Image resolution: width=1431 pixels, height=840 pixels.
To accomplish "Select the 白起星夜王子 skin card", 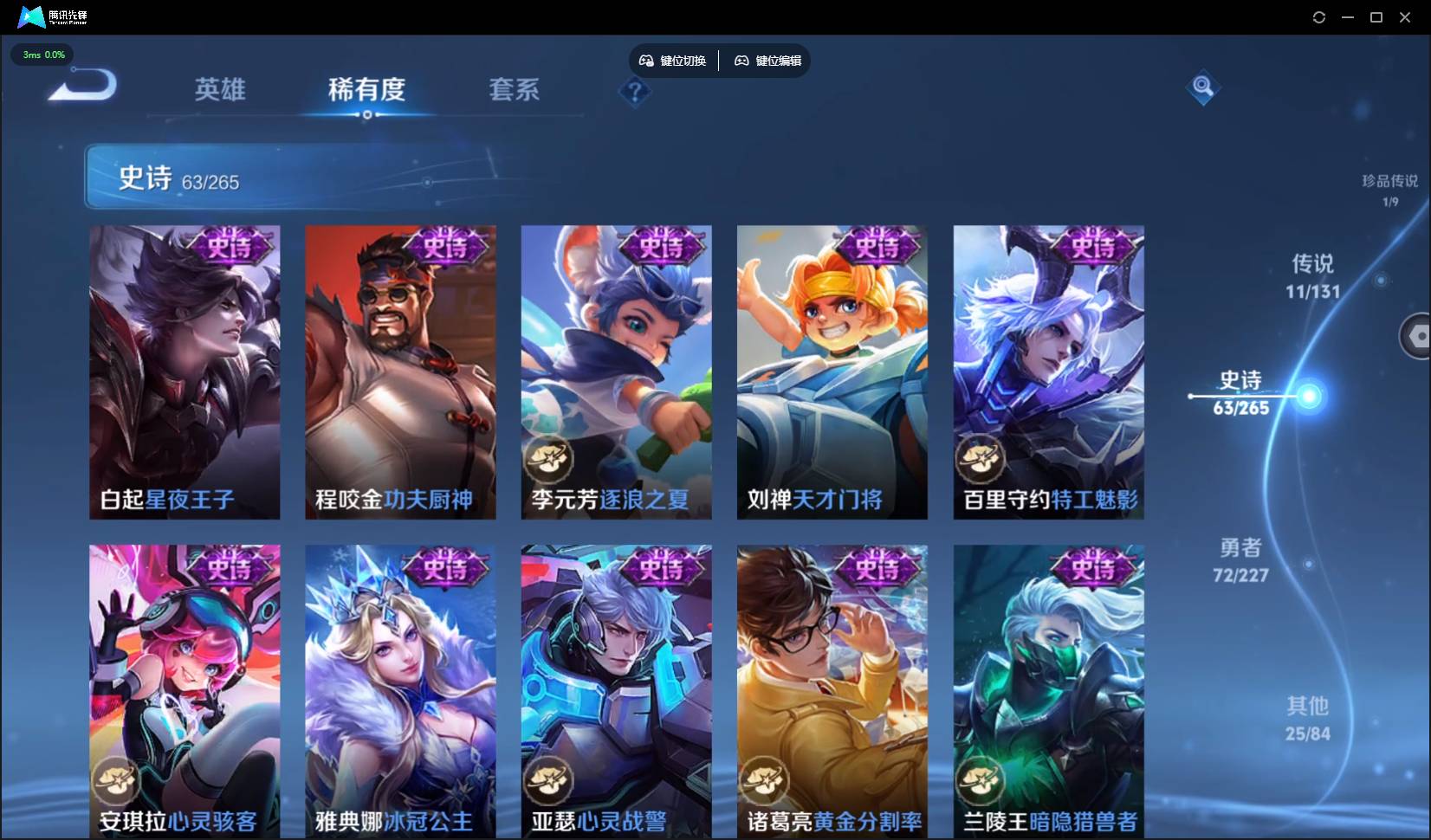I will pyautogui.click(x=184, y=372).
